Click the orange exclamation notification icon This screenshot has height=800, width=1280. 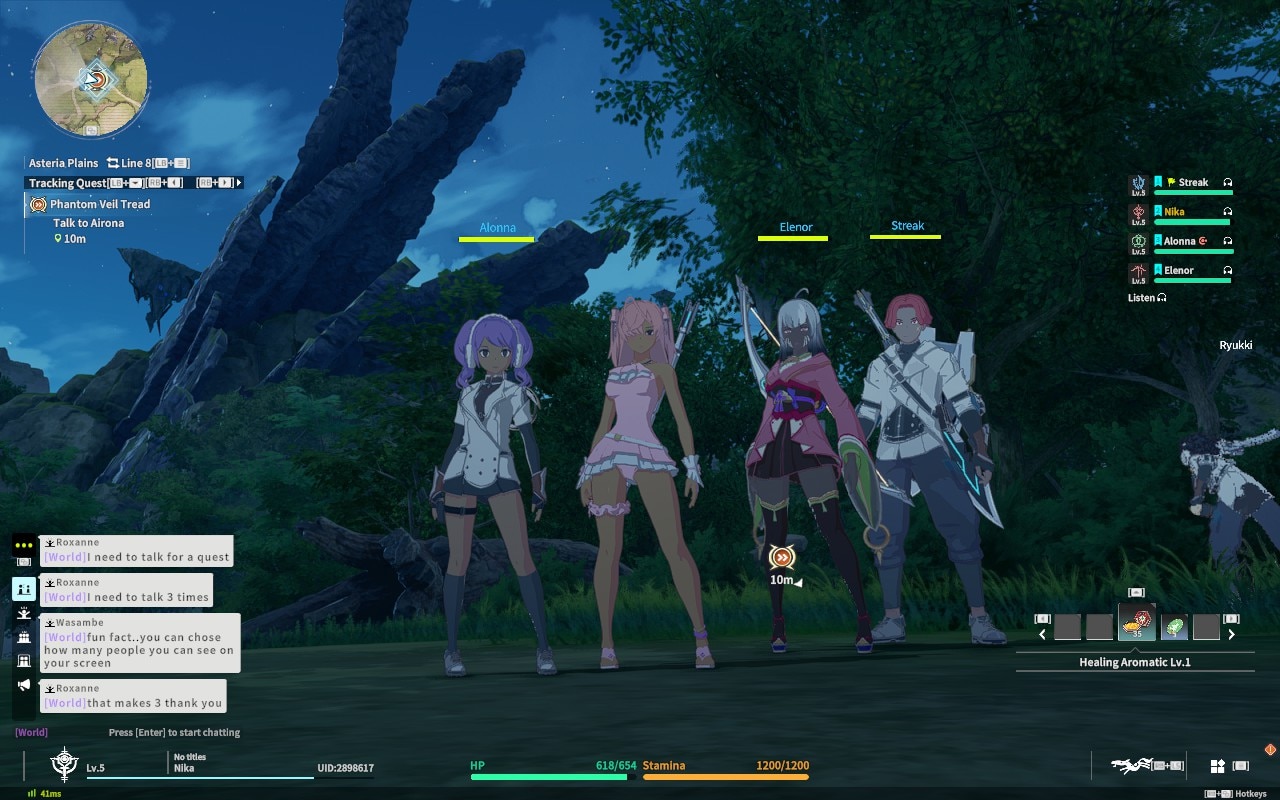tap(1270, 749)
